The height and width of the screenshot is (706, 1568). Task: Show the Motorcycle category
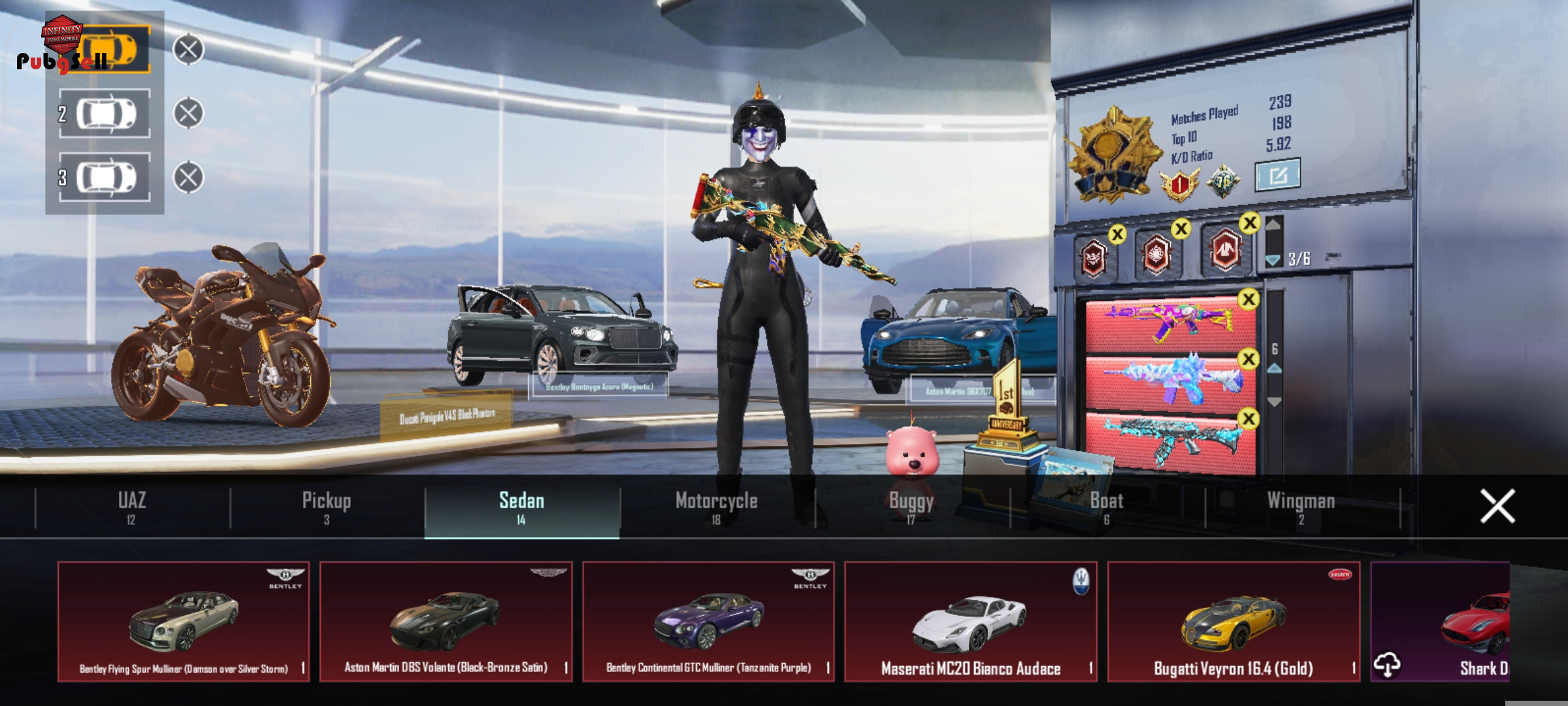[716, 507]
